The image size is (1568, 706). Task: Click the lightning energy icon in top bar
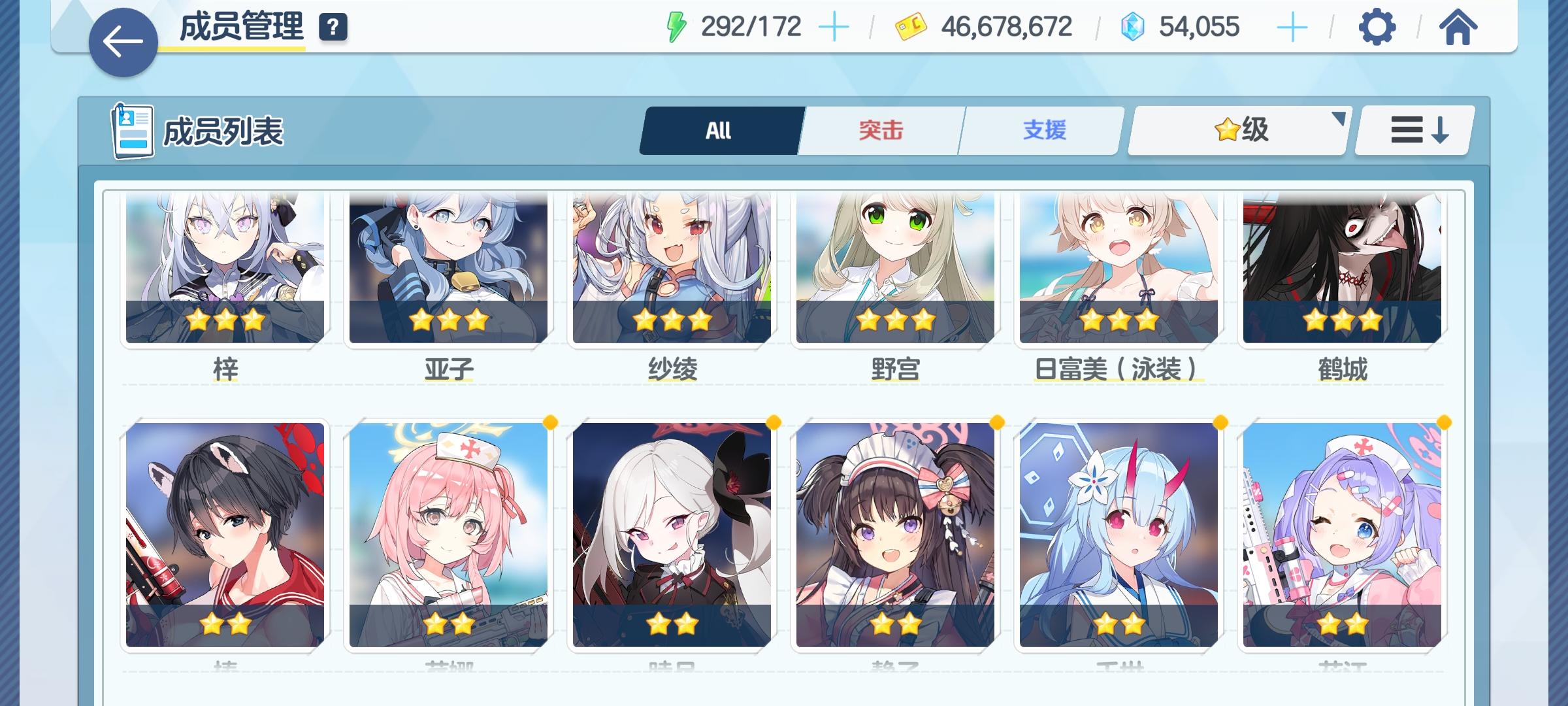(676, 26)
